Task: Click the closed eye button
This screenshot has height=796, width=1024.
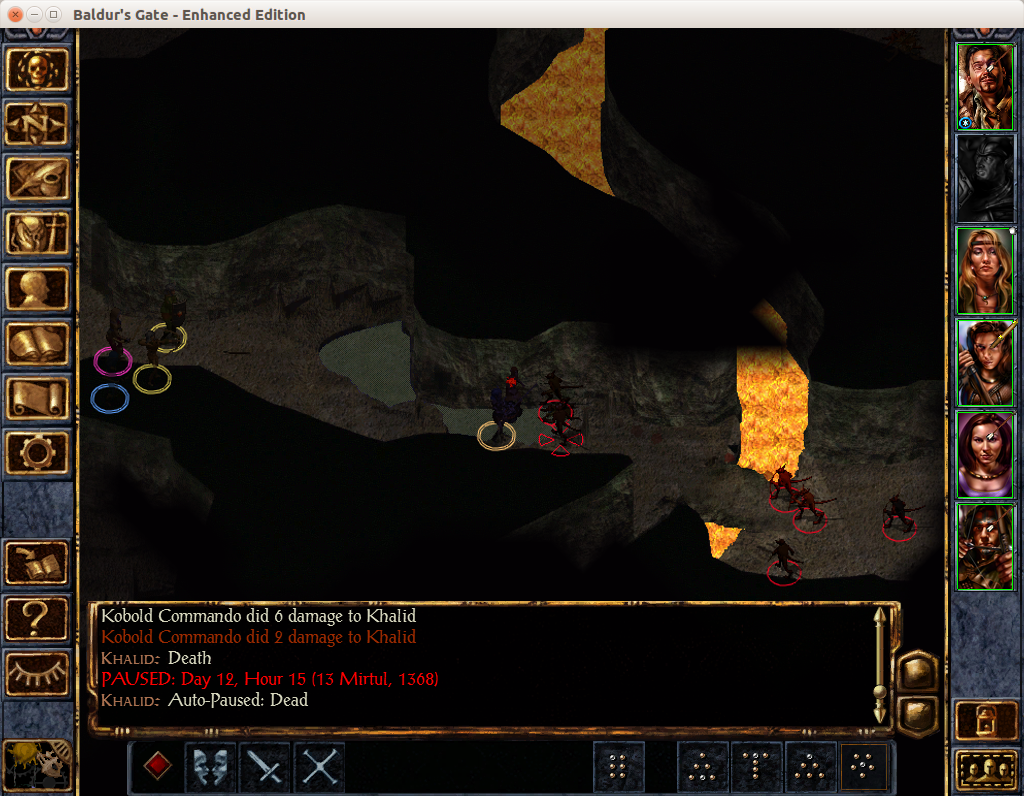Action: pos(38,674)
